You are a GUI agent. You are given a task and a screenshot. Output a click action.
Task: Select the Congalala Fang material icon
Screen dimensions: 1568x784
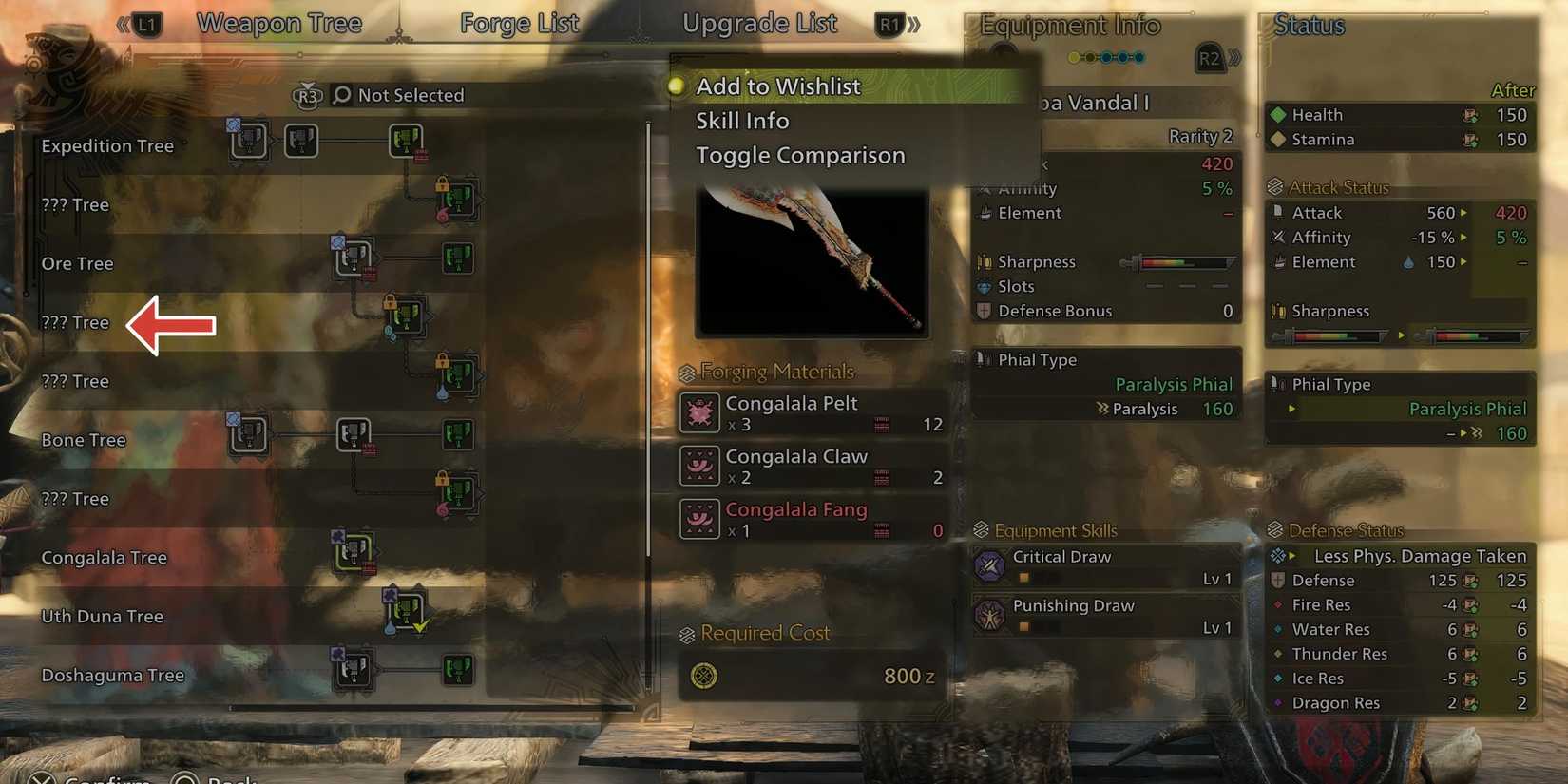pyautogui.click(x=699, y=520)
